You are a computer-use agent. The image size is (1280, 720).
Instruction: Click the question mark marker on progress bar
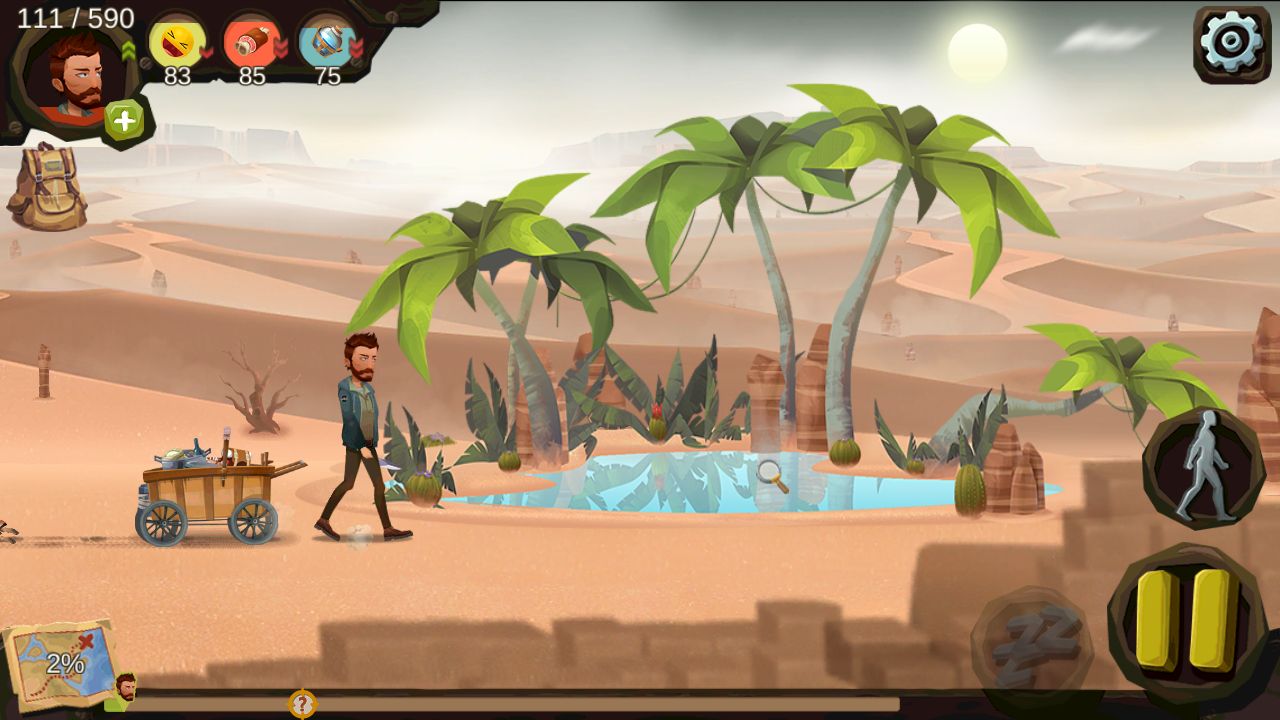302,704
